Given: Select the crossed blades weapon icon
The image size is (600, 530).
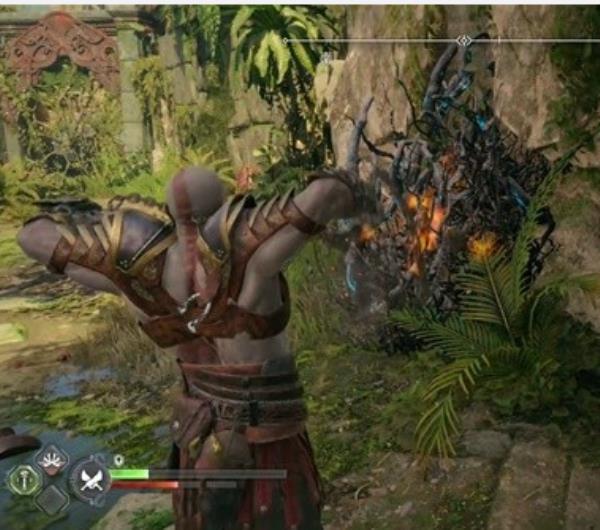Looking at the screenshot, I should pyautogui.click(x=90, y=481).
